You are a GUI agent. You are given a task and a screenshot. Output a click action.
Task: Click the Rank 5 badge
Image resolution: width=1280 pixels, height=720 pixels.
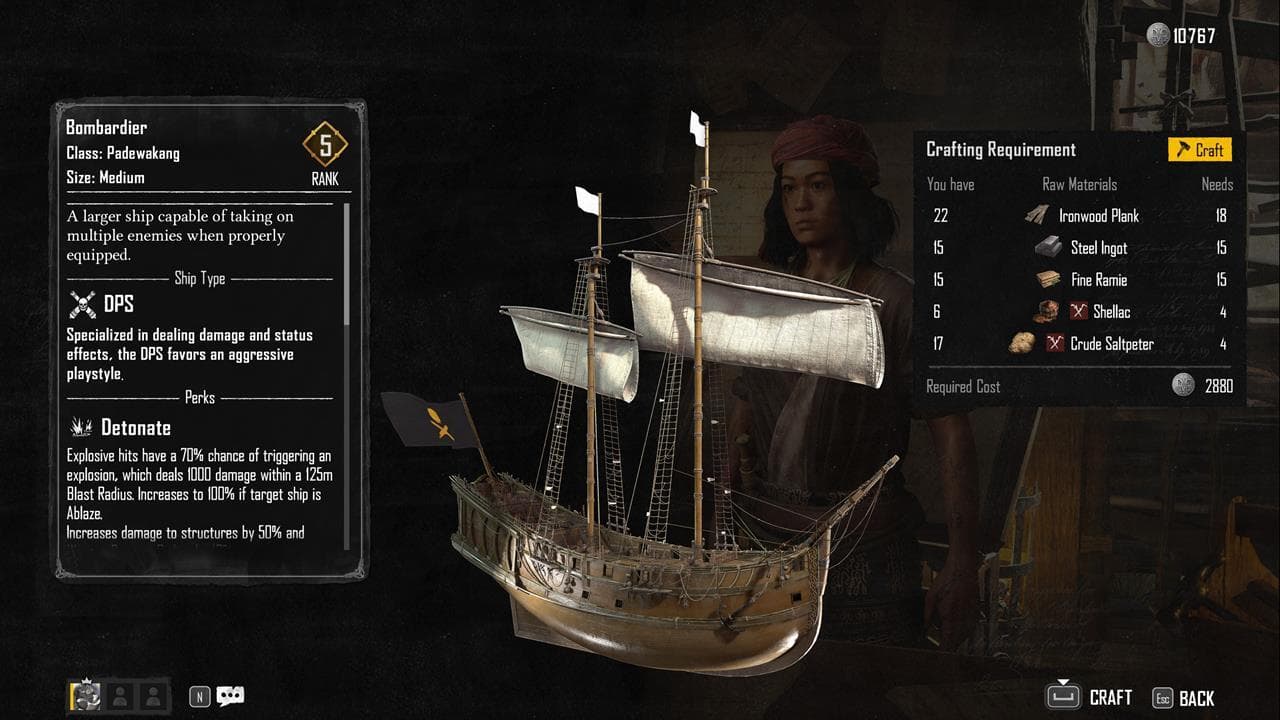point(325,146)
